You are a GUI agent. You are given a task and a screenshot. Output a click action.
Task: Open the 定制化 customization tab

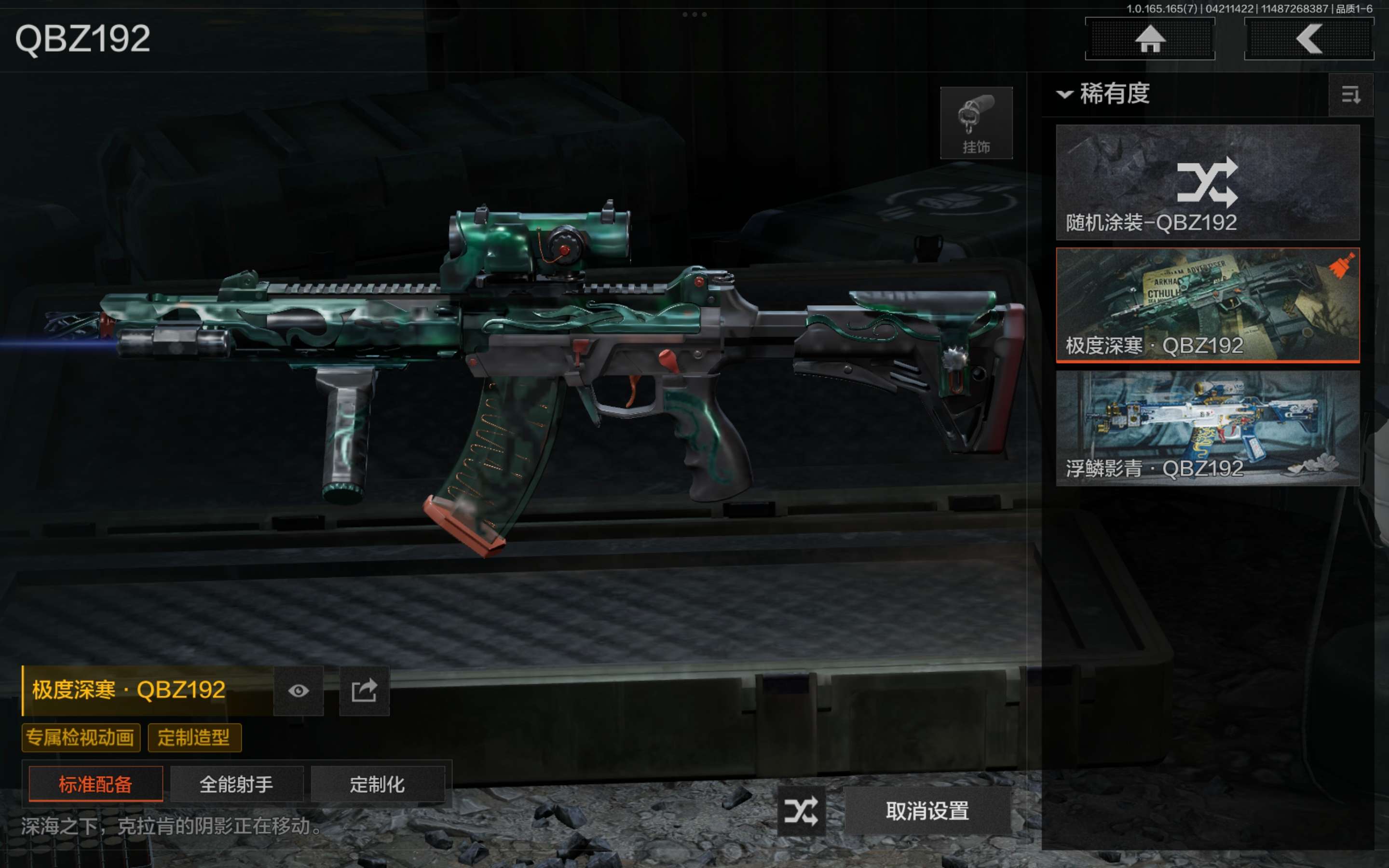377,784
